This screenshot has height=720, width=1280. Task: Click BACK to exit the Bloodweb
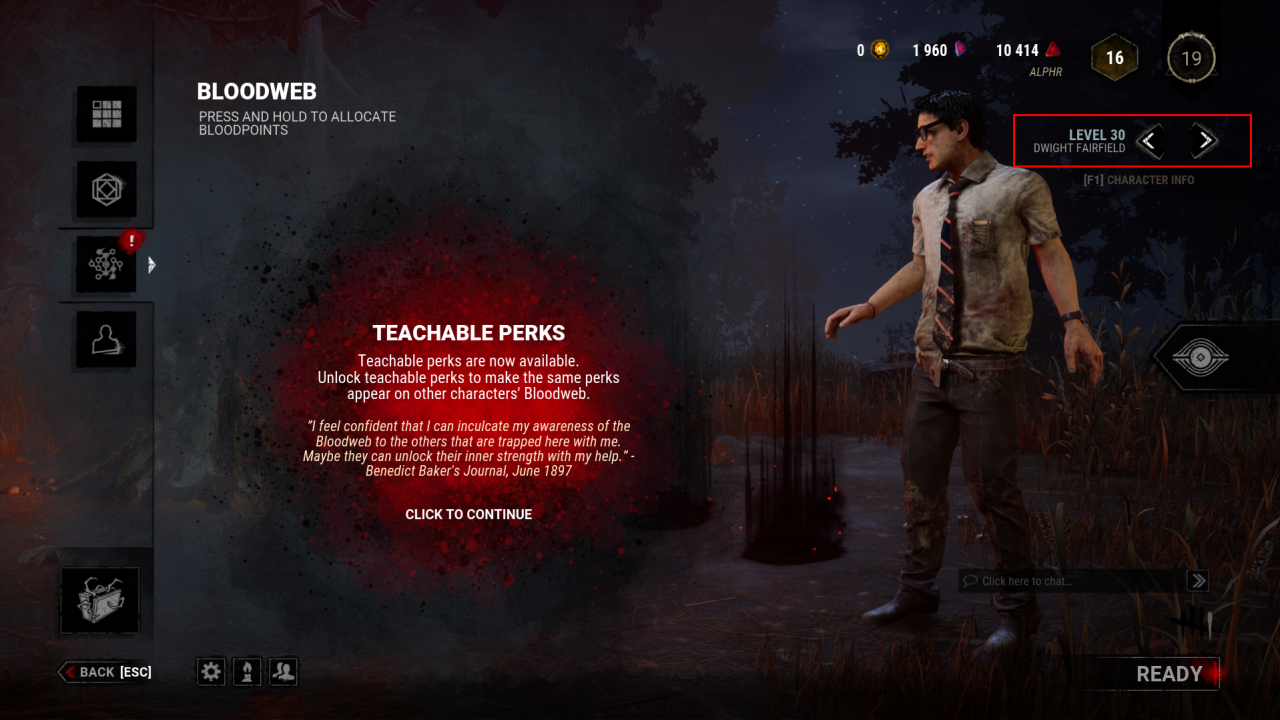[x=103, y=671]
